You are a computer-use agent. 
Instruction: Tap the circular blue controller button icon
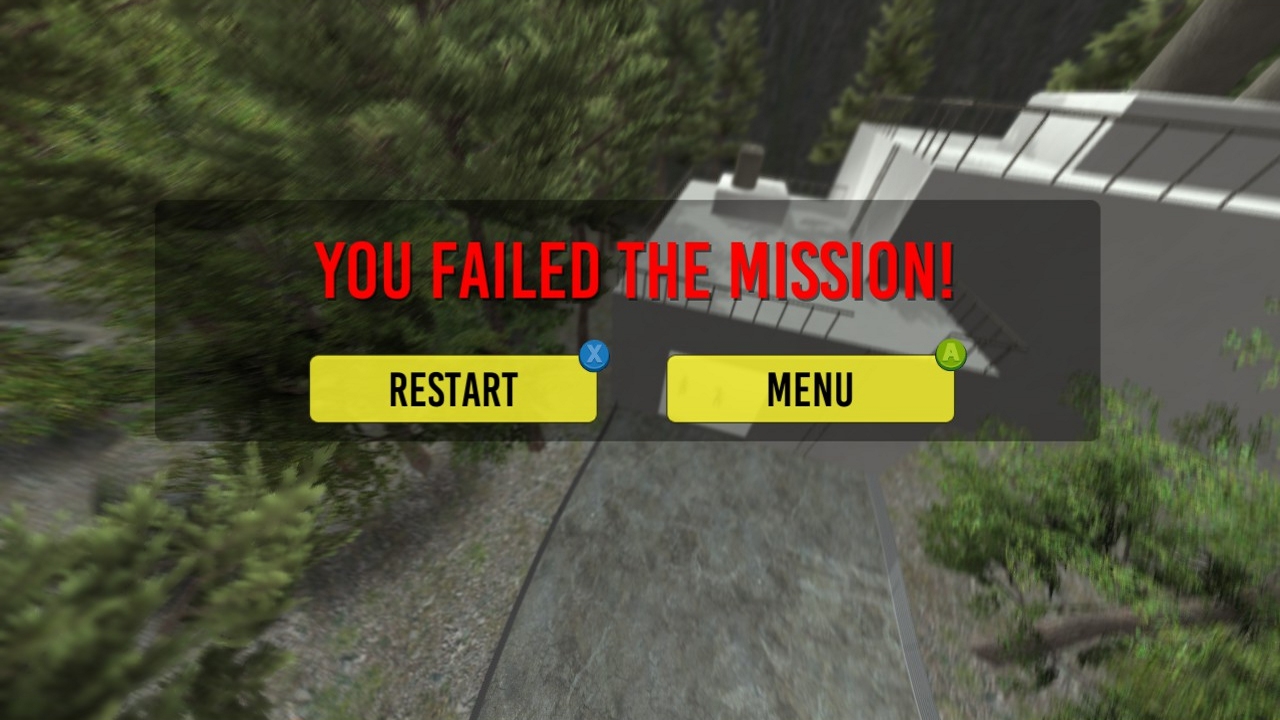coord(594,356)
